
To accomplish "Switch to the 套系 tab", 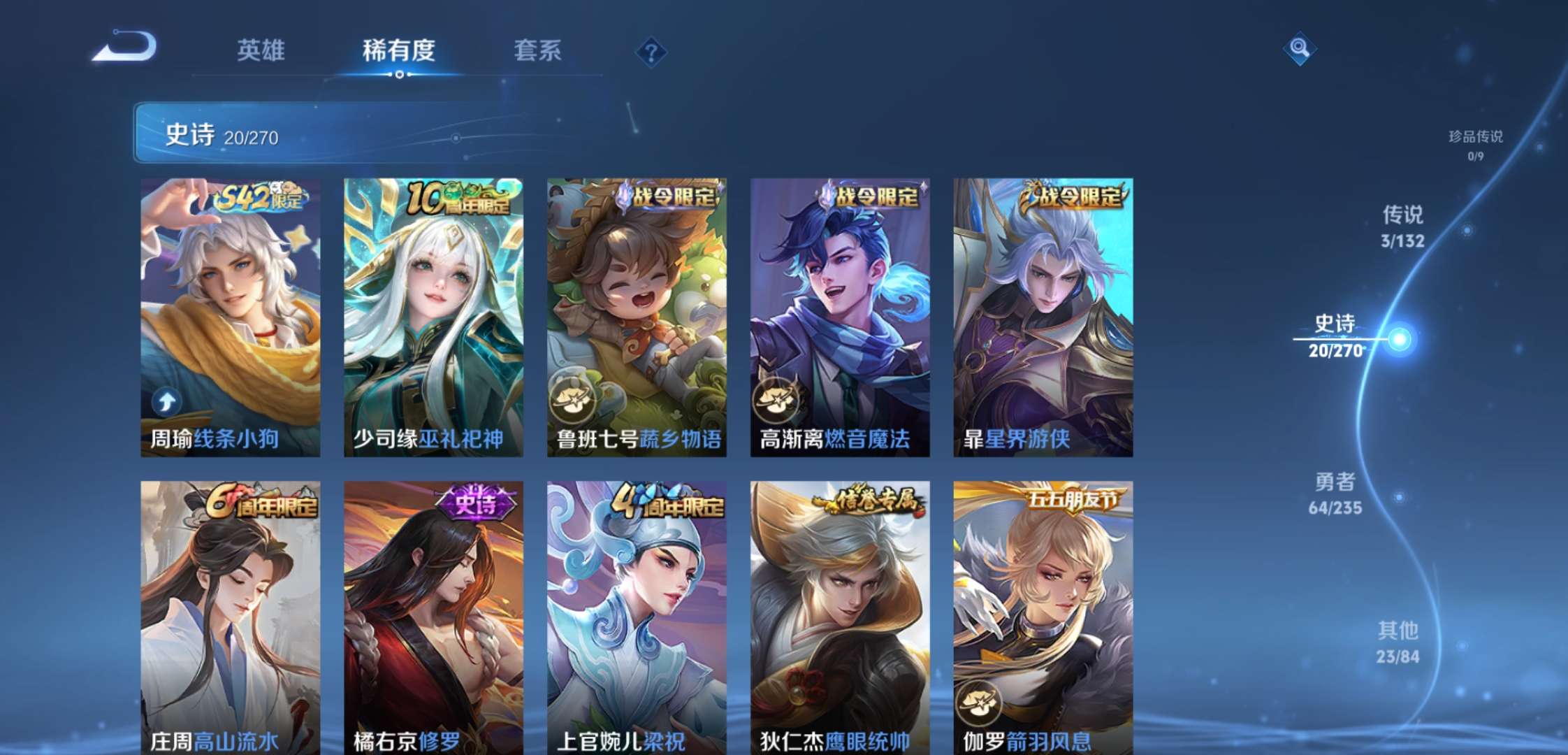I will pos(538,50).
